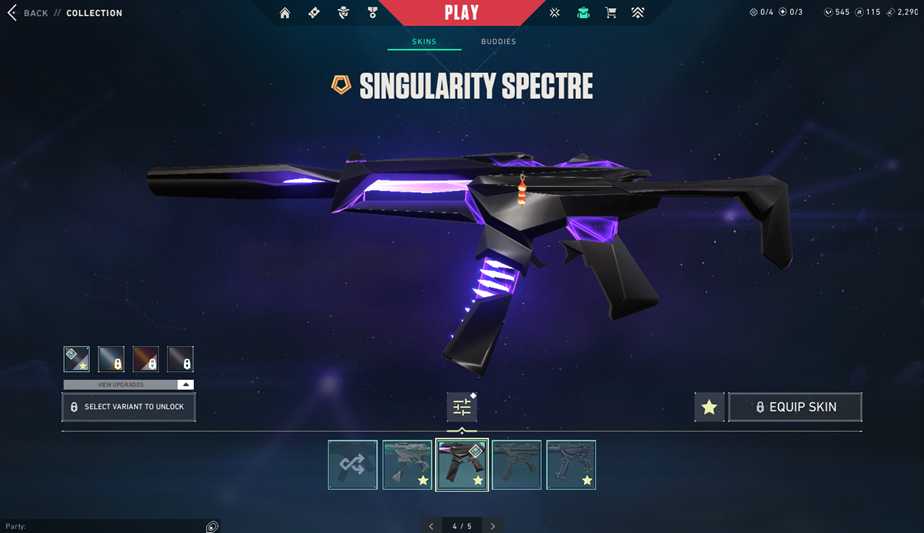Screen dimensions: 924x533
Task: Select the Skins tab
Action: (x=424, y=42)
